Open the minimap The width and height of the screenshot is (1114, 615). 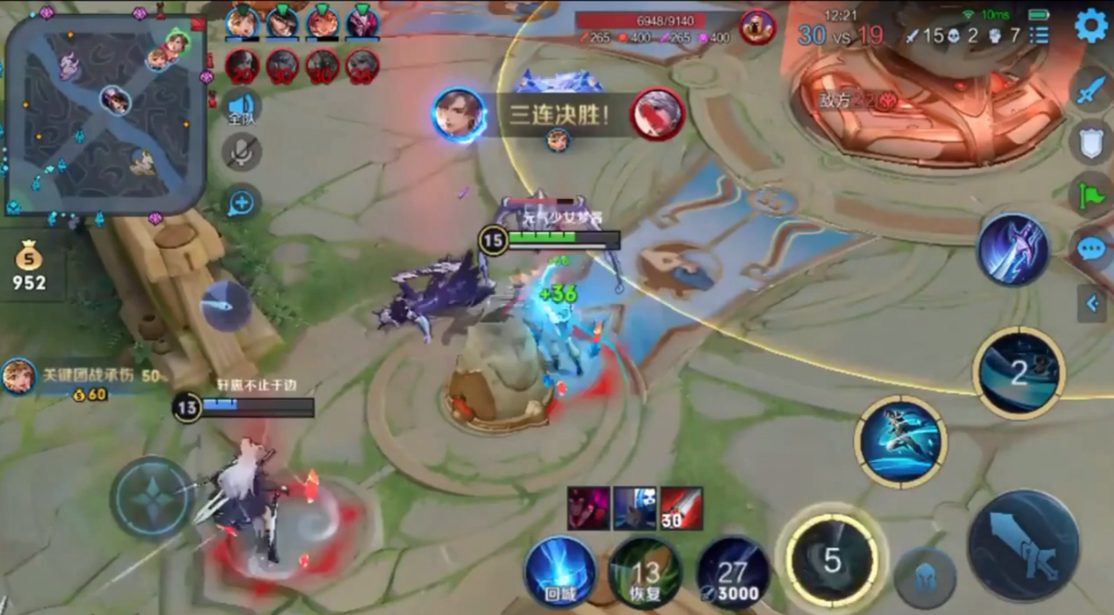105,113
